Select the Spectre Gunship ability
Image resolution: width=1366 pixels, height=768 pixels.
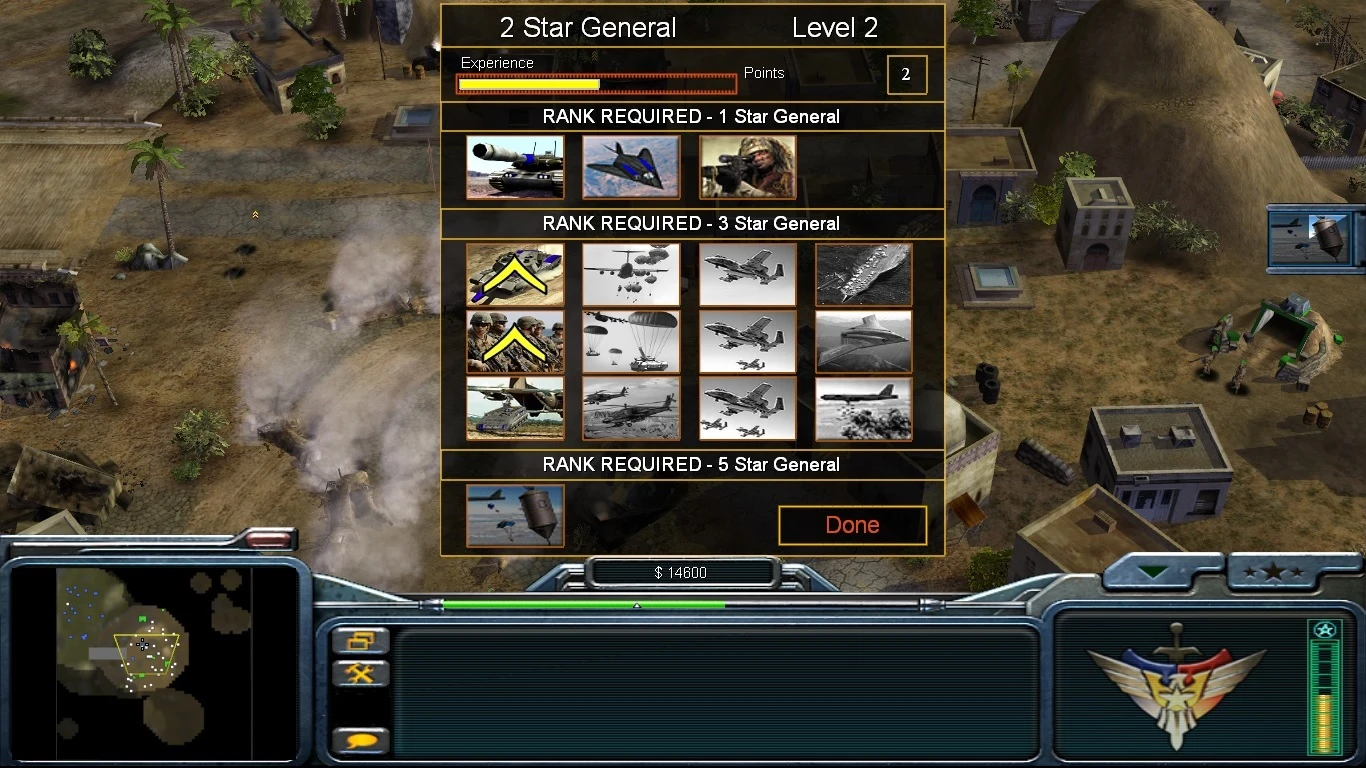point(863,341)
